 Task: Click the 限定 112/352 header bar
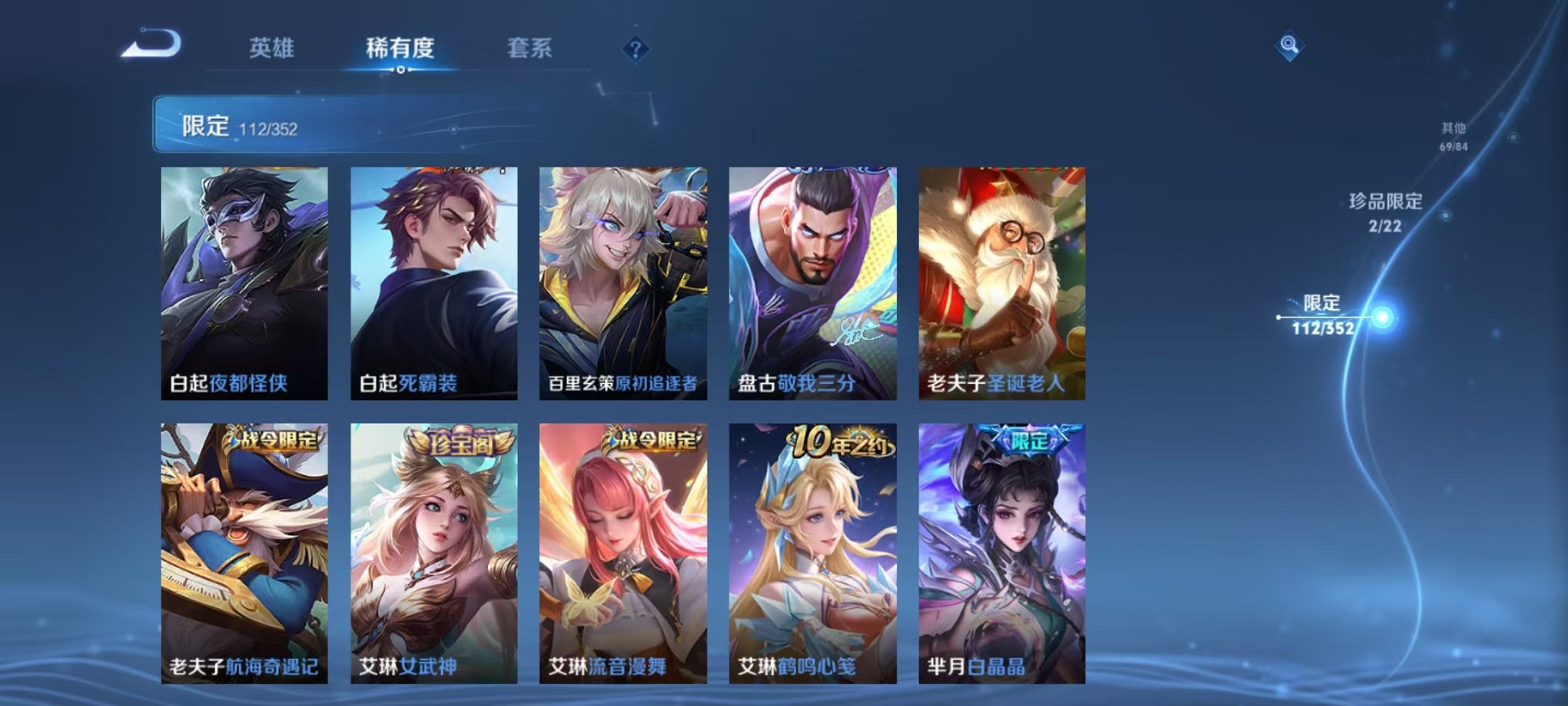point(323,126)
